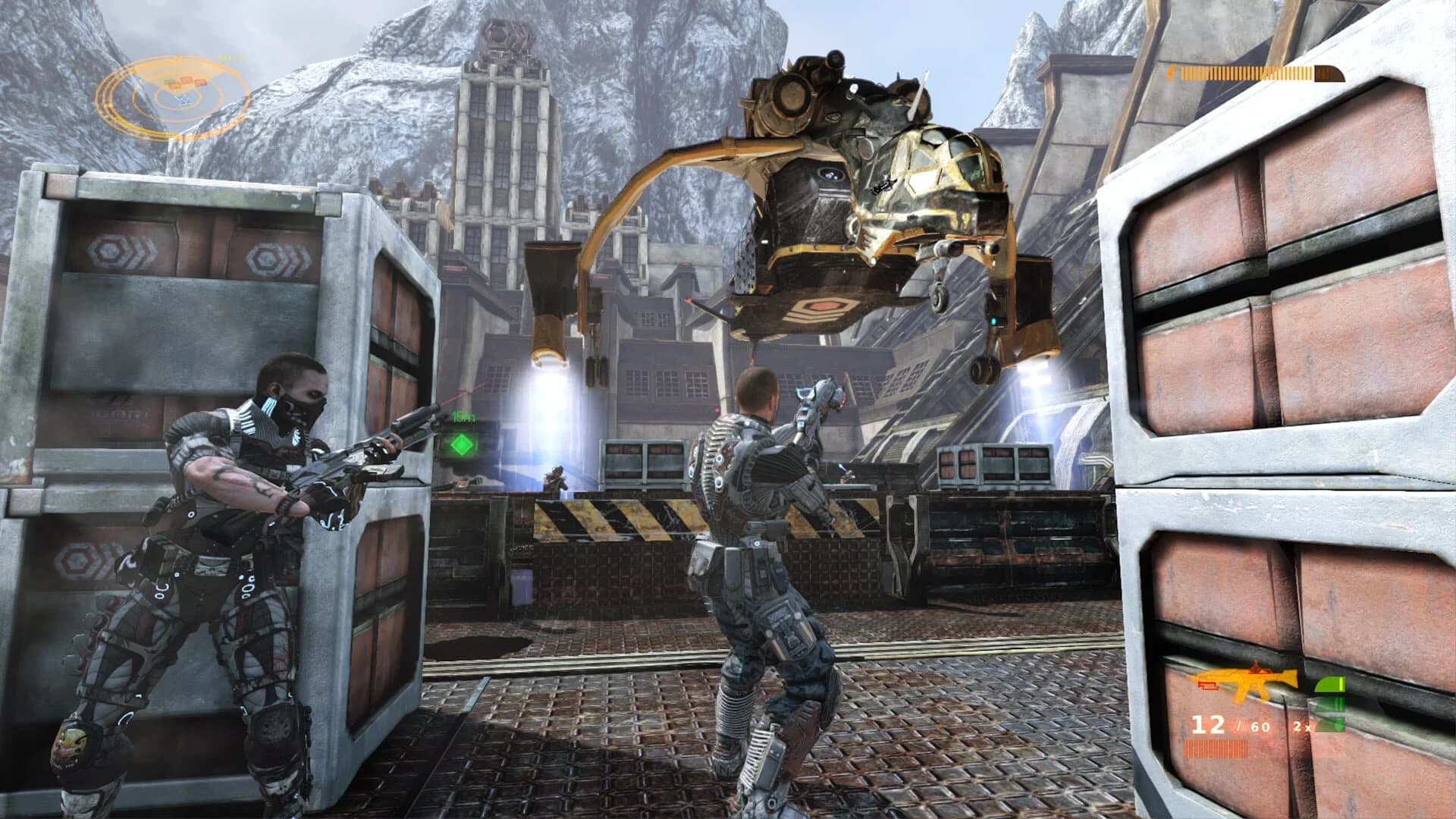Click the lightning bolt icon beside the health bar
The width and height of the screenshot is (1456, 819).
tap(1172, 72)
